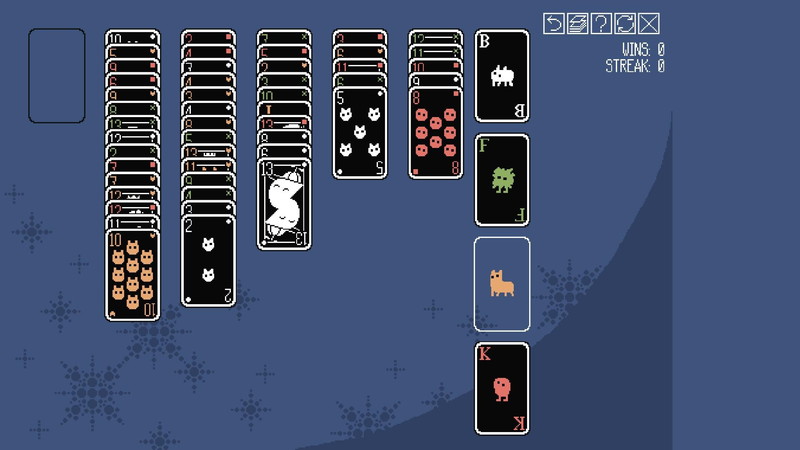
Task: Close the game with the X button
Action: (649, 24)
